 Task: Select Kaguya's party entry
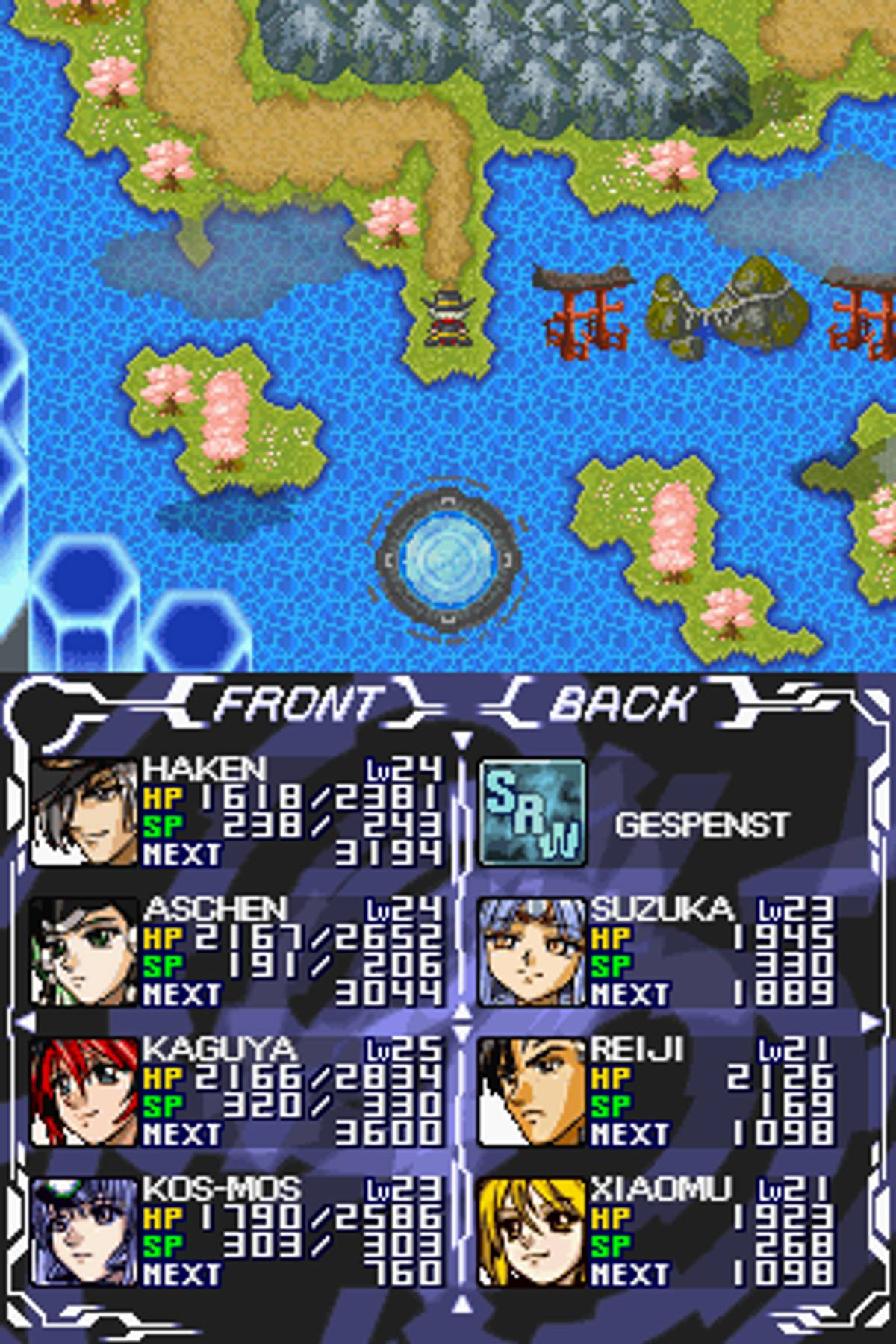tap(237, 1092)
